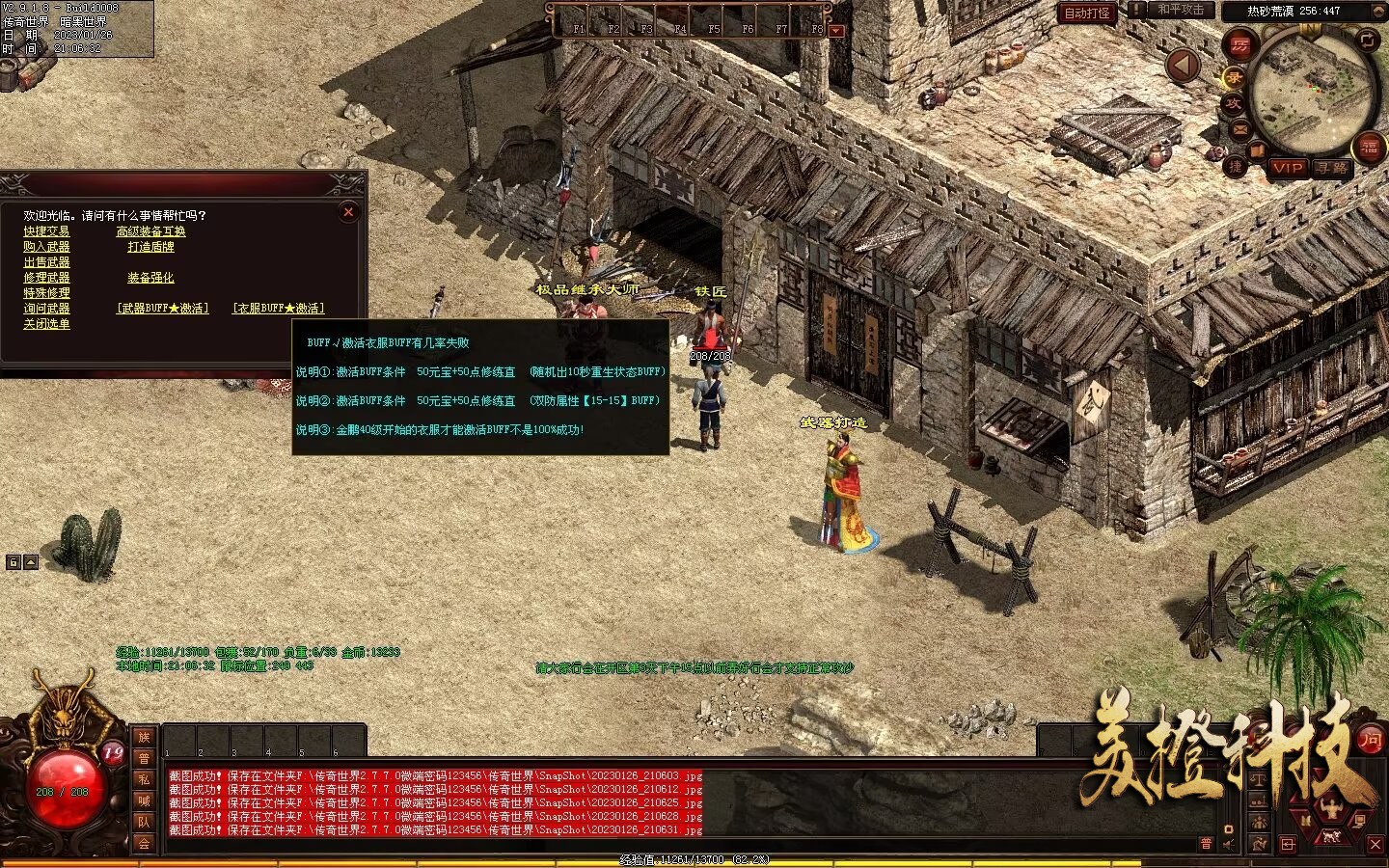Open the red 问 help button
The width and height of the screenshot is (1389, 868).
coord(1370,740)
